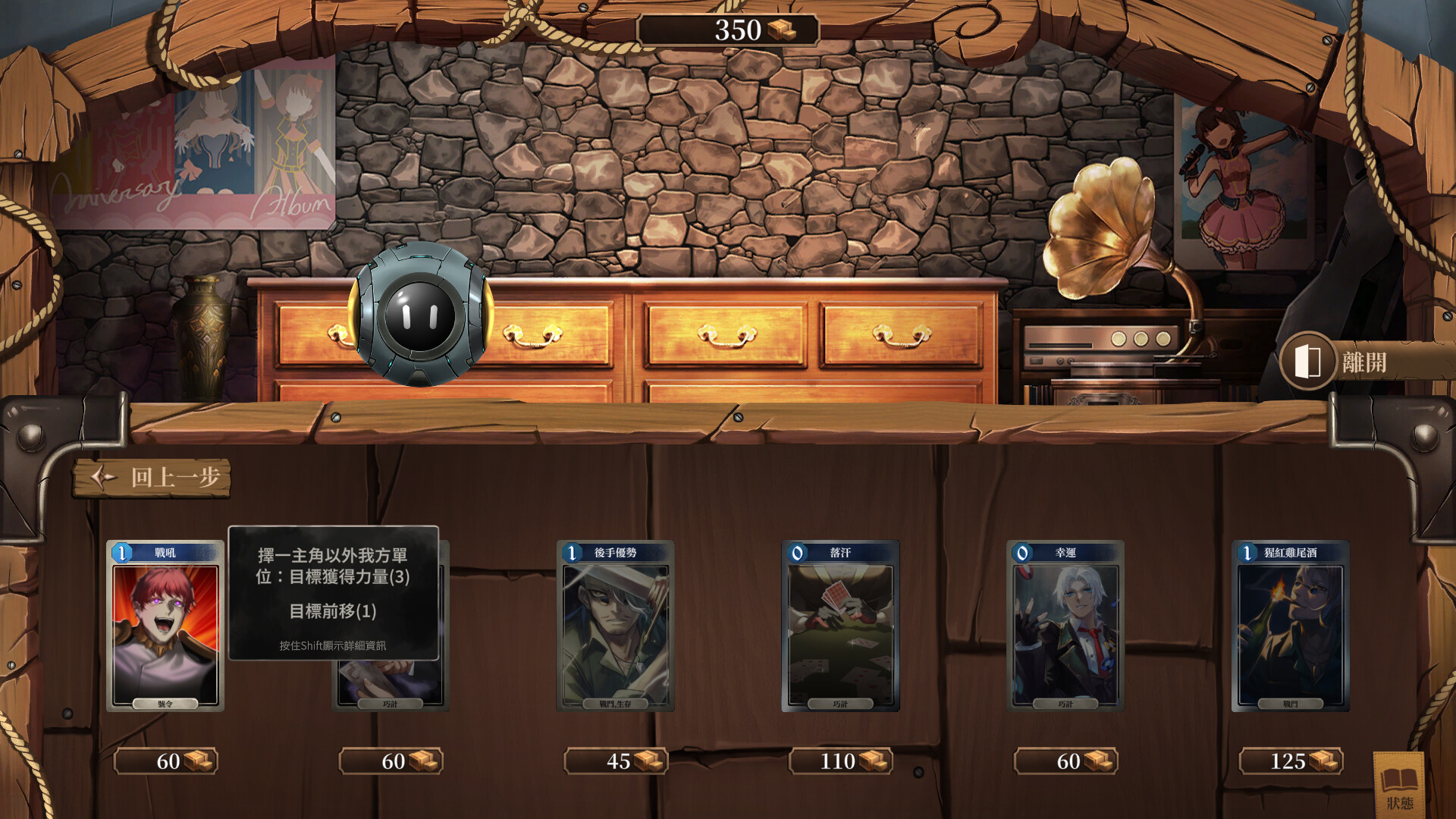Buy the 戰吼 card for 60 wood
This screenshot has width=1456, height=819.
tap(166, 761)
